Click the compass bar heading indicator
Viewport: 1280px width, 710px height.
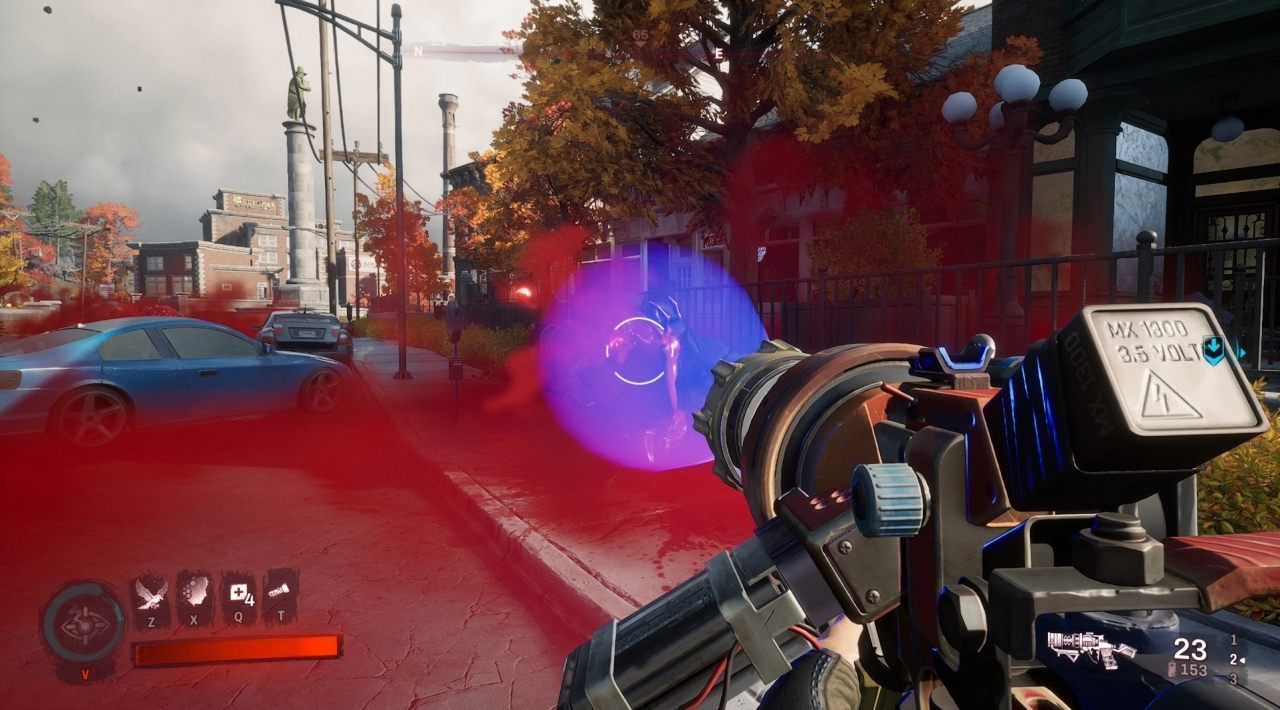(640, 36)
